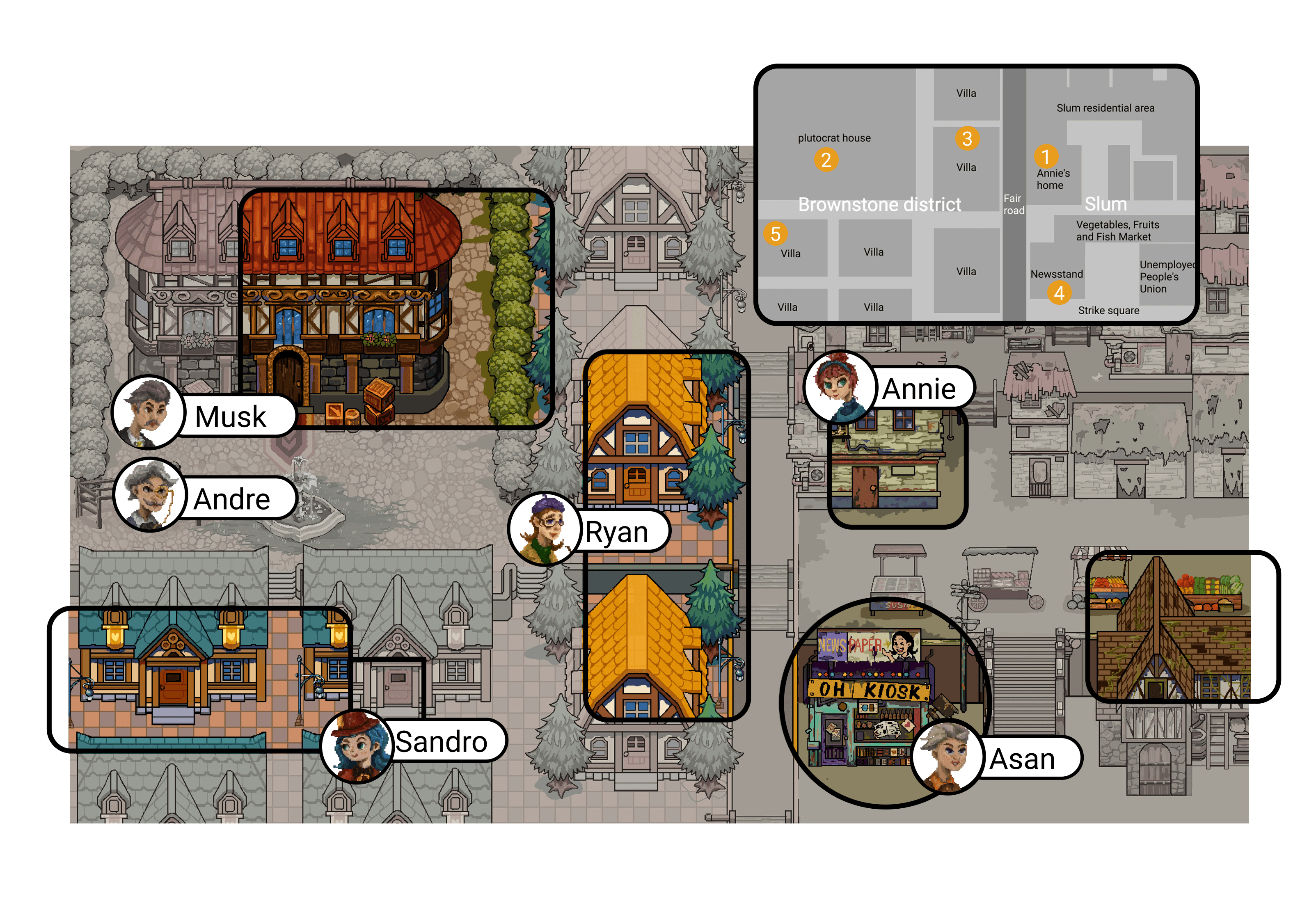Choose the Ryan character label

(x=617, y=532)
